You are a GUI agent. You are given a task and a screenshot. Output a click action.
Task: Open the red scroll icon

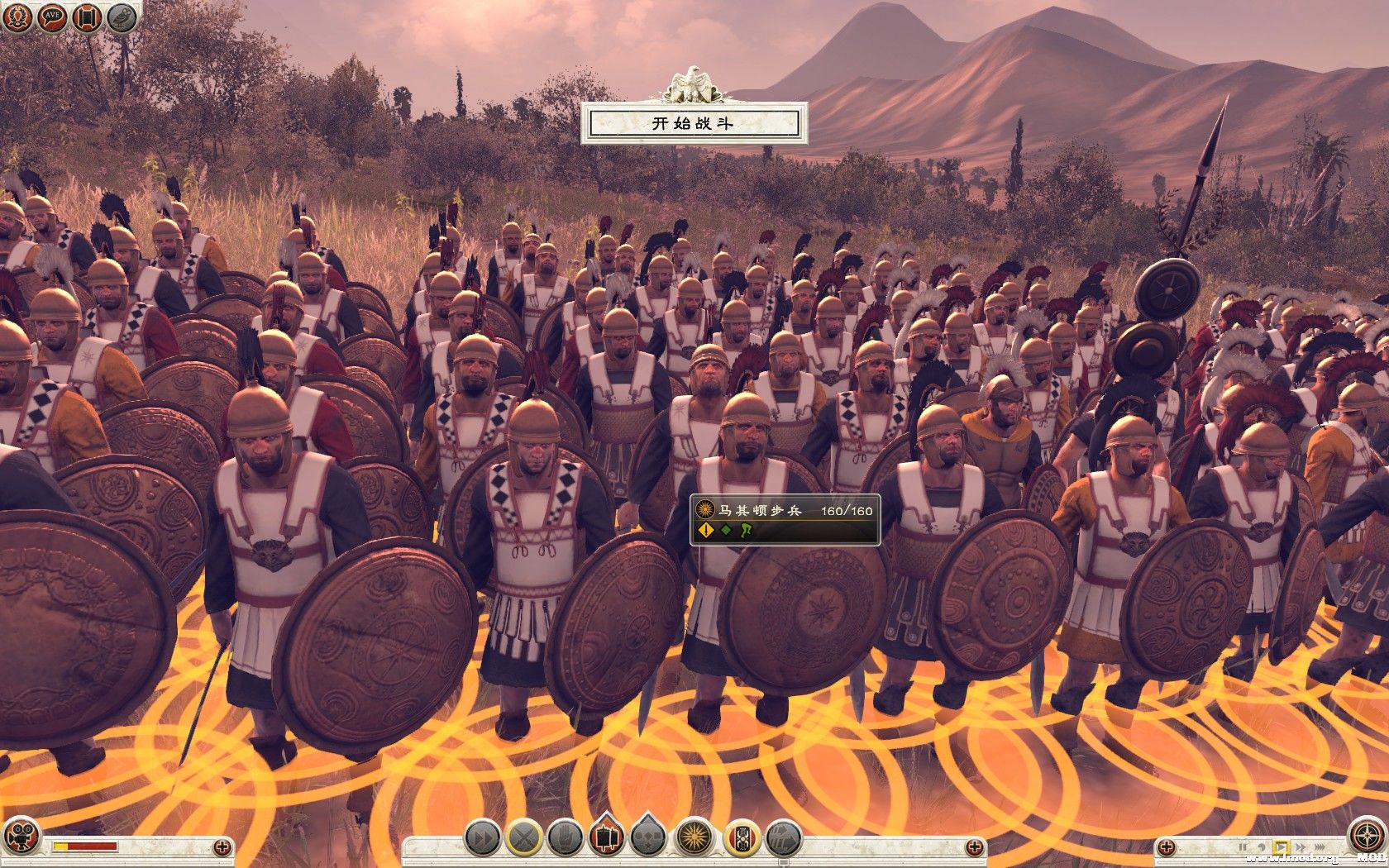pyautogui.click(x=86, y=17)
